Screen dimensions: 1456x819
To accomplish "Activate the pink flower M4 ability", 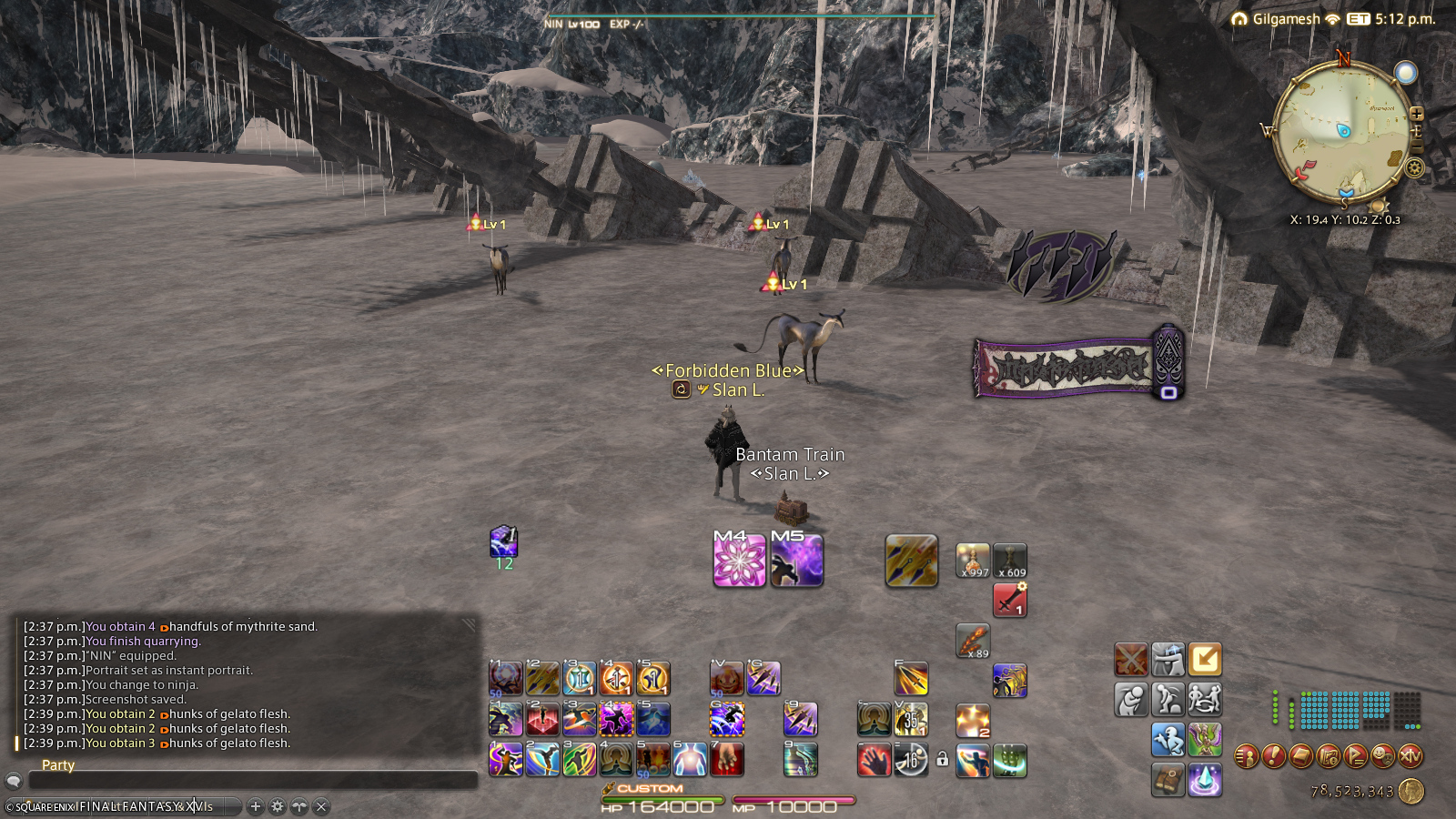I will (739, 560).
